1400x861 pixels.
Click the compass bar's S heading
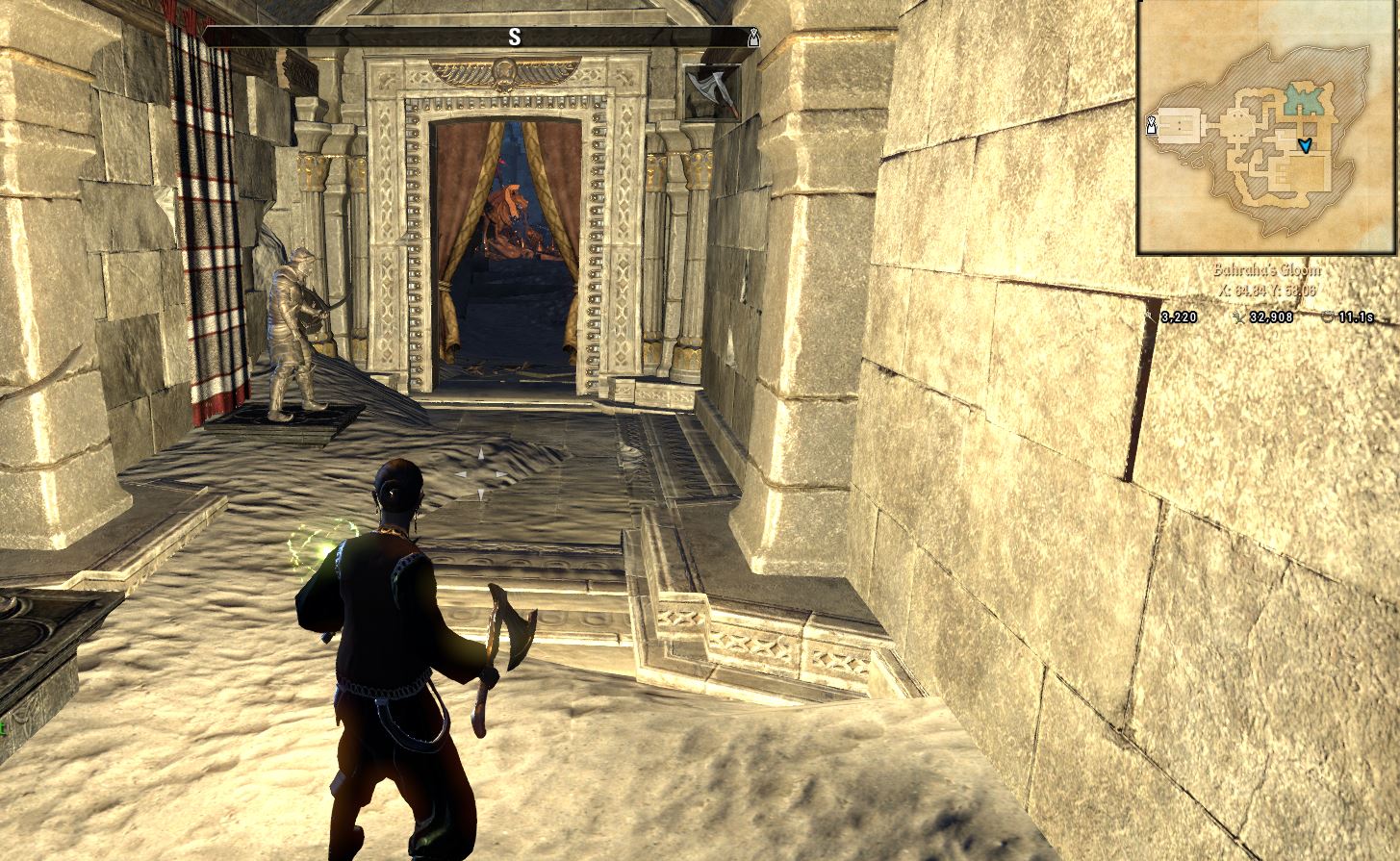click(515, 38)
